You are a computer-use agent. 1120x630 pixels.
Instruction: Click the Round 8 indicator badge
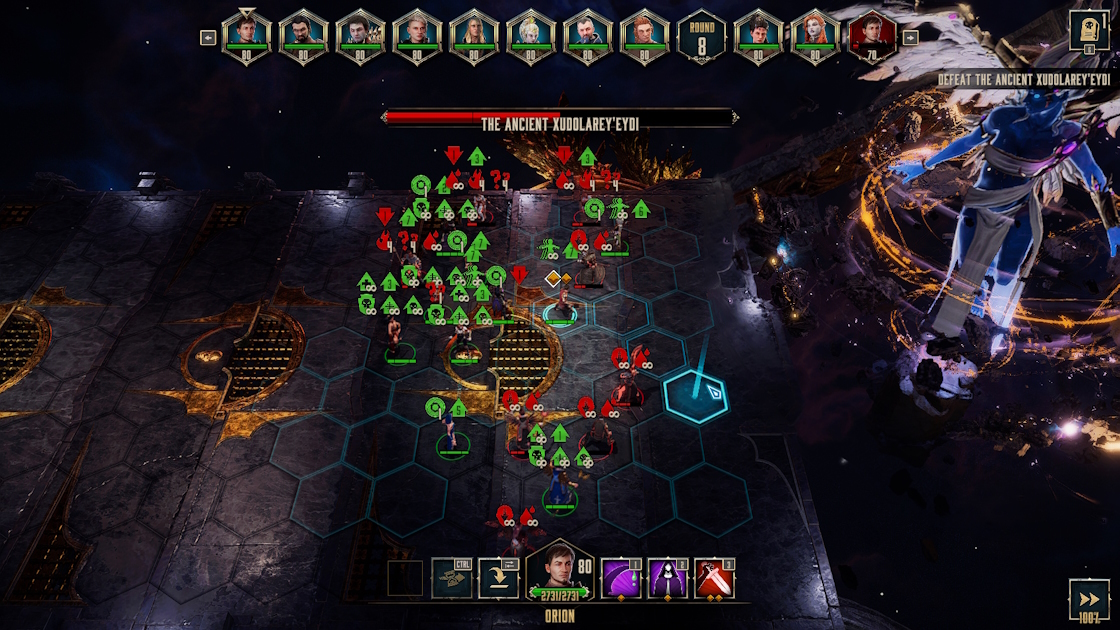coord(702,36)
